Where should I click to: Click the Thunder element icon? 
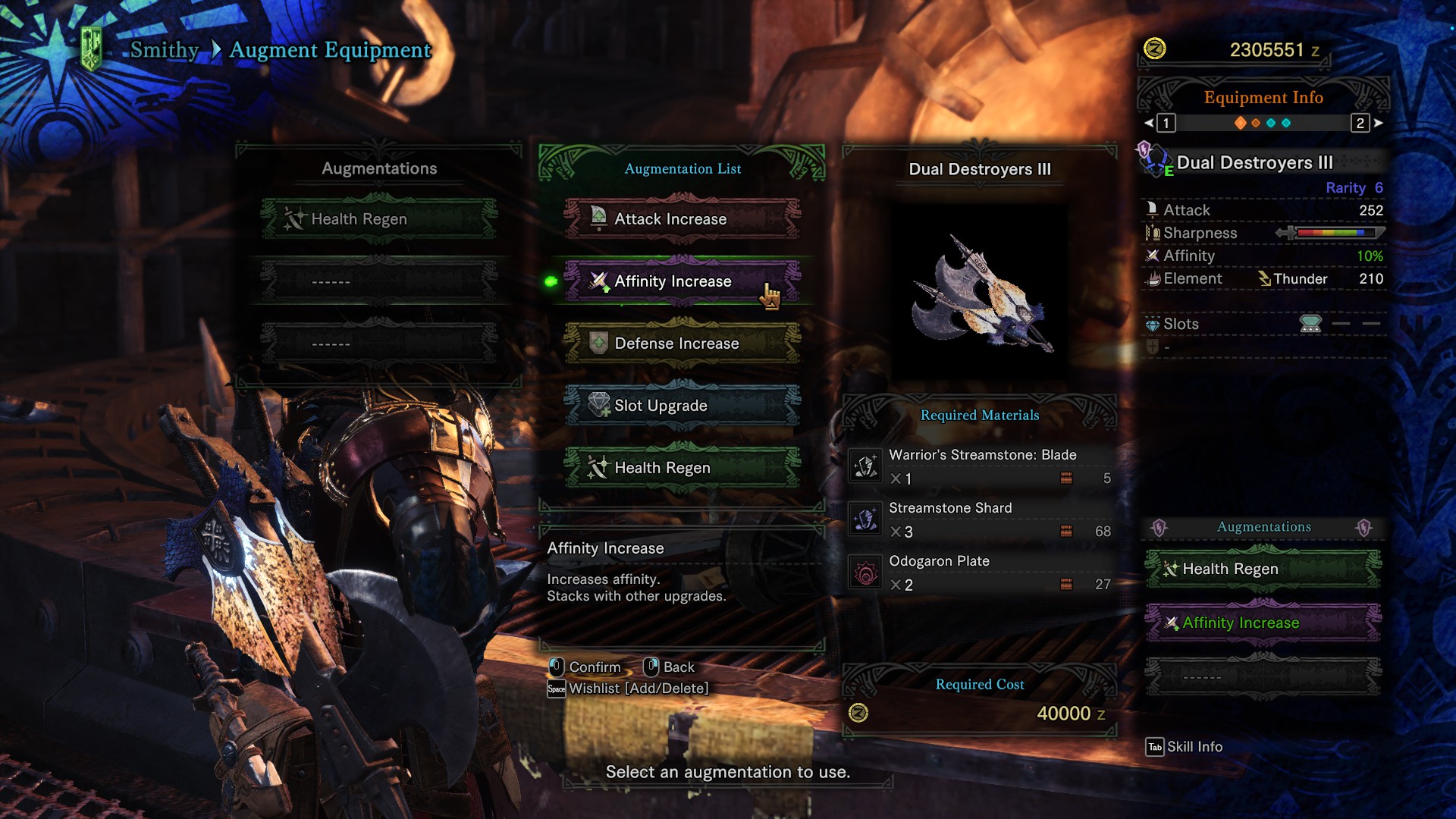(1263, 279)
